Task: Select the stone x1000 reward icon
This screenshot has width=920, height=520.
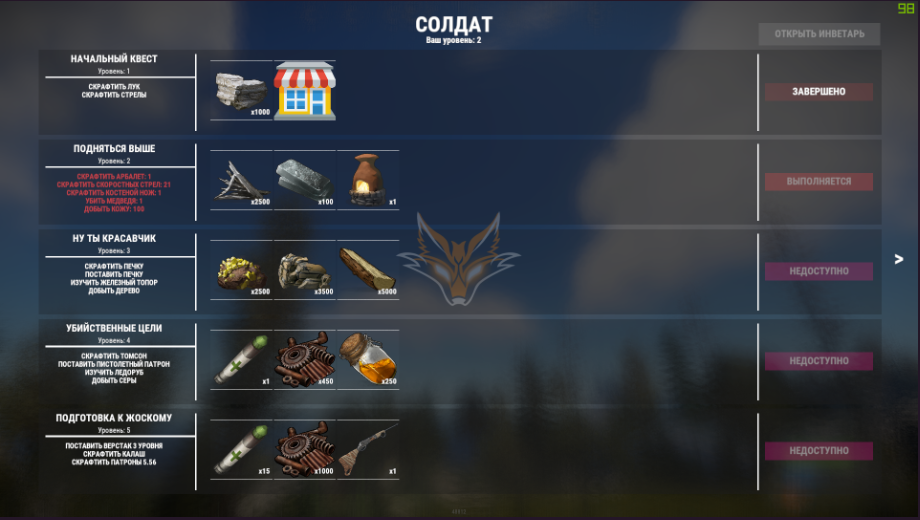Action: 242,91
